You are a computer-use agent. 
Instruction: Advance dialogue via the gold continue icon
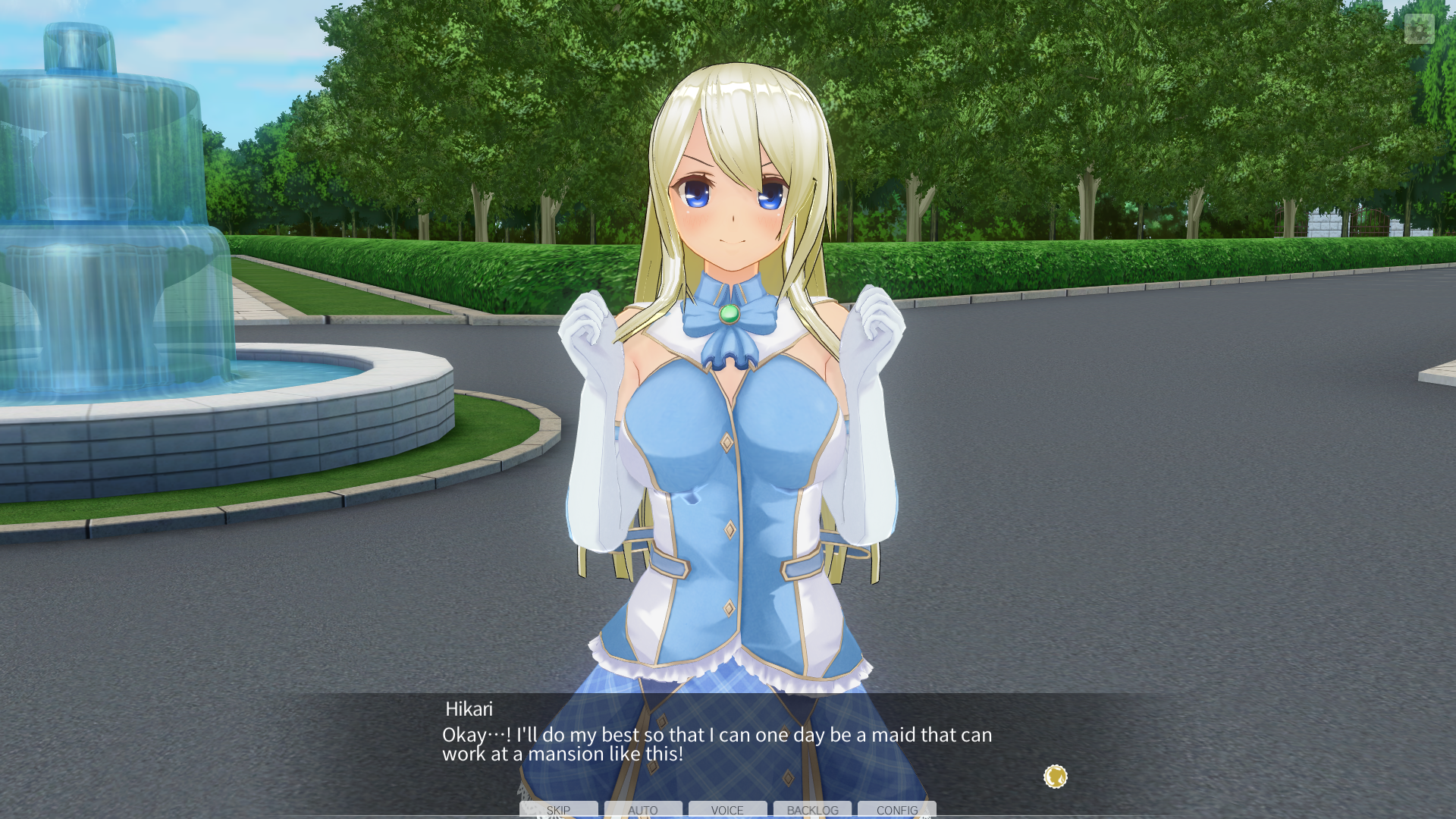coord(1055,777)
